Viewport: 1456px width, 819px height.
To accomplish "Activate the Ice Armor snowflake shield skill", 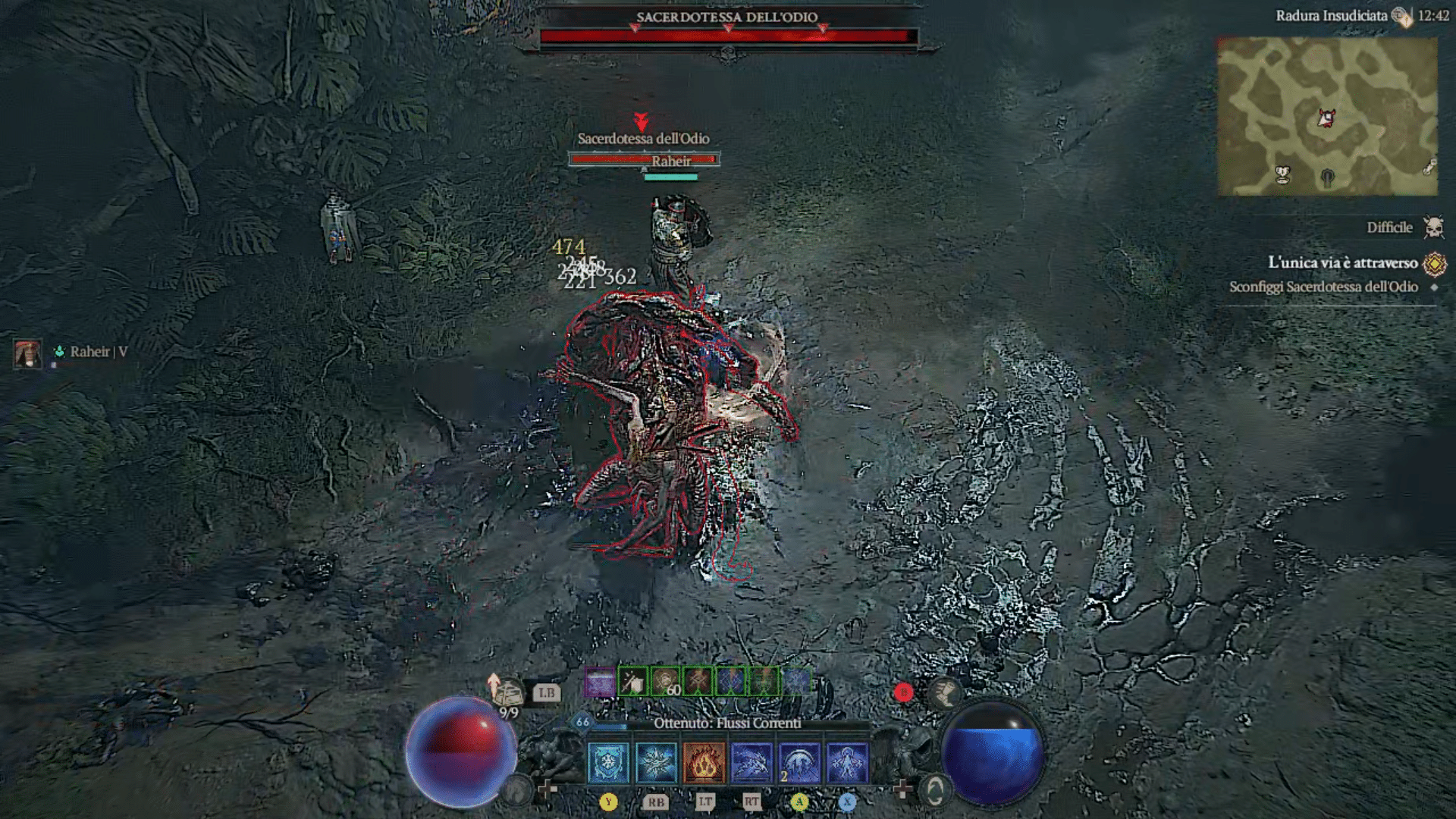I will pos(608,762).
